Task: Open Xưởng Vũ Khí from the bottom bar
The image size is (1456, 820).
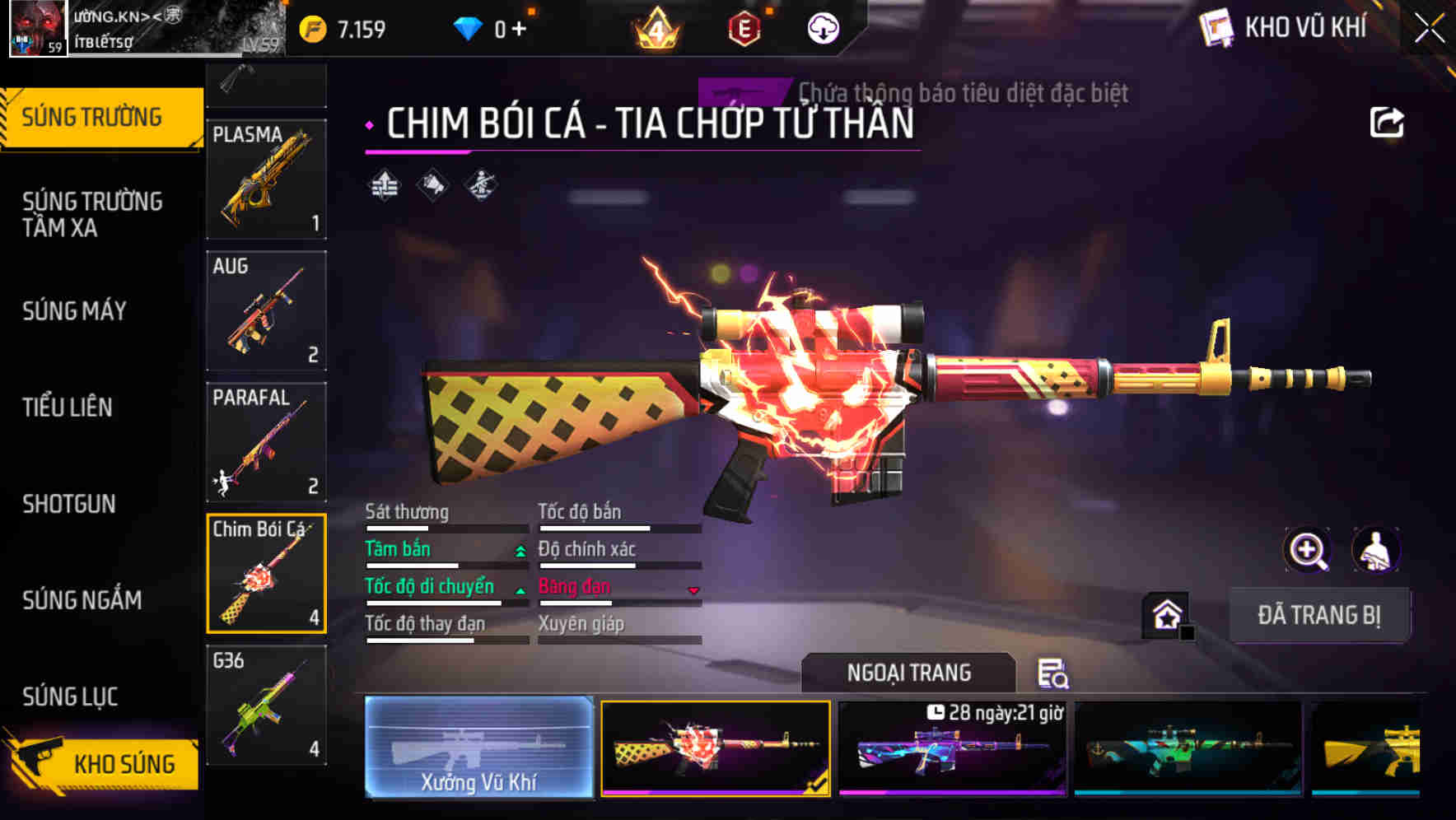Action: coord(478,752)
